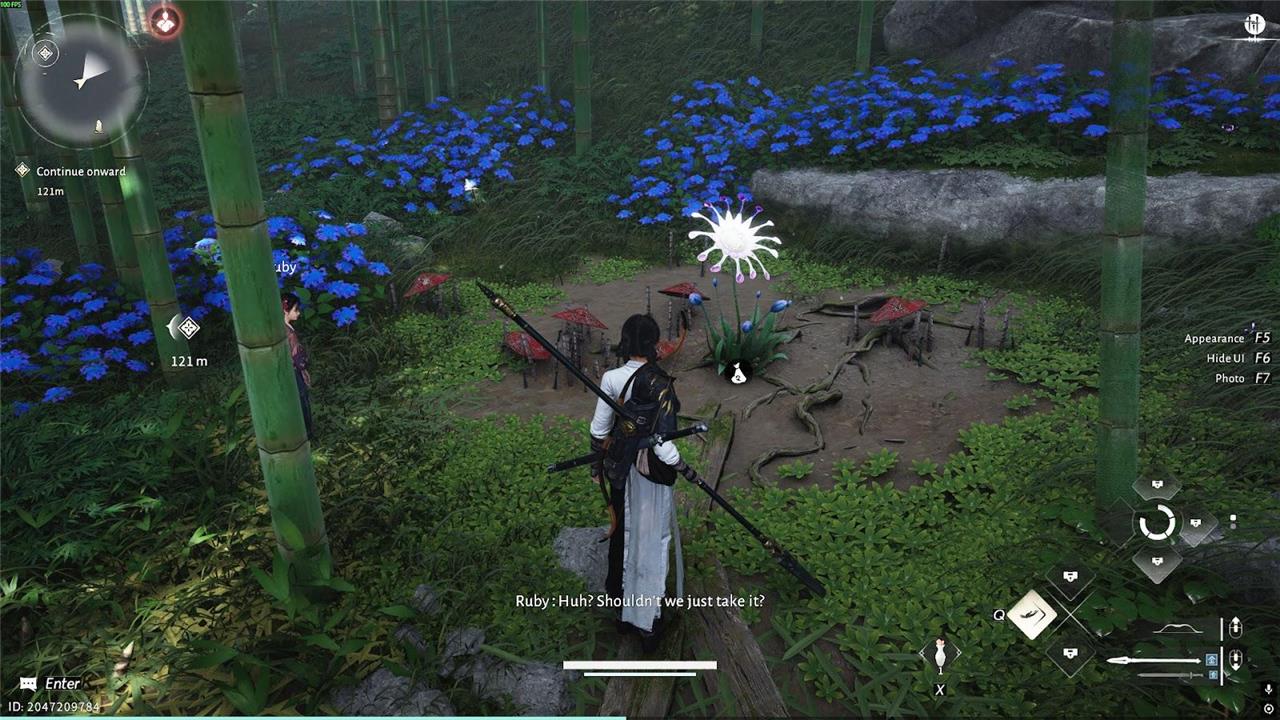Click the circular target icon below microphone
Screen dimensions: 1280x720
(x=1268, y=708)
